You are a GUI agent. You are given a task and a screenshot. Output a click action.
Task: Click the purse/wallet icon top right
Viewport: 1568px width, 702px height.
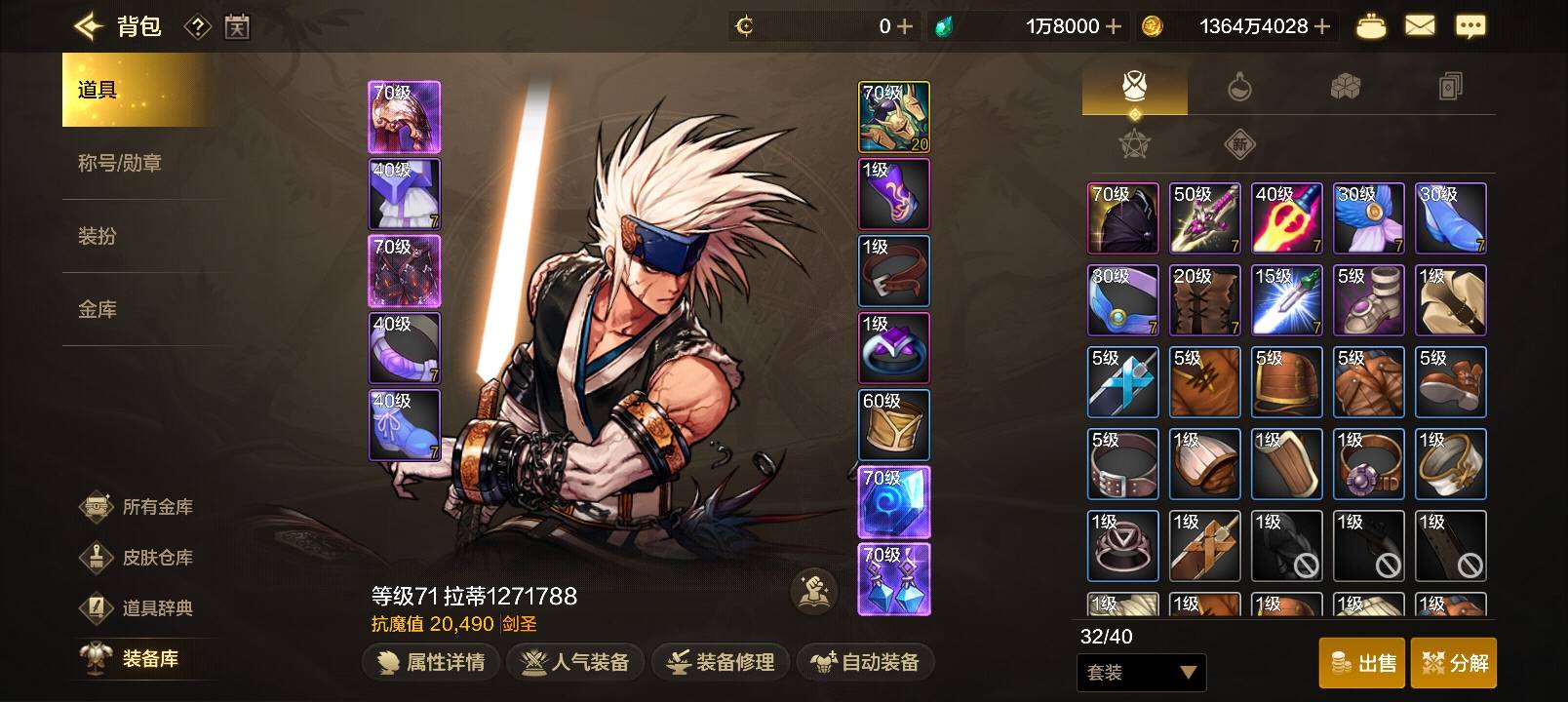tap(1370, 25)
